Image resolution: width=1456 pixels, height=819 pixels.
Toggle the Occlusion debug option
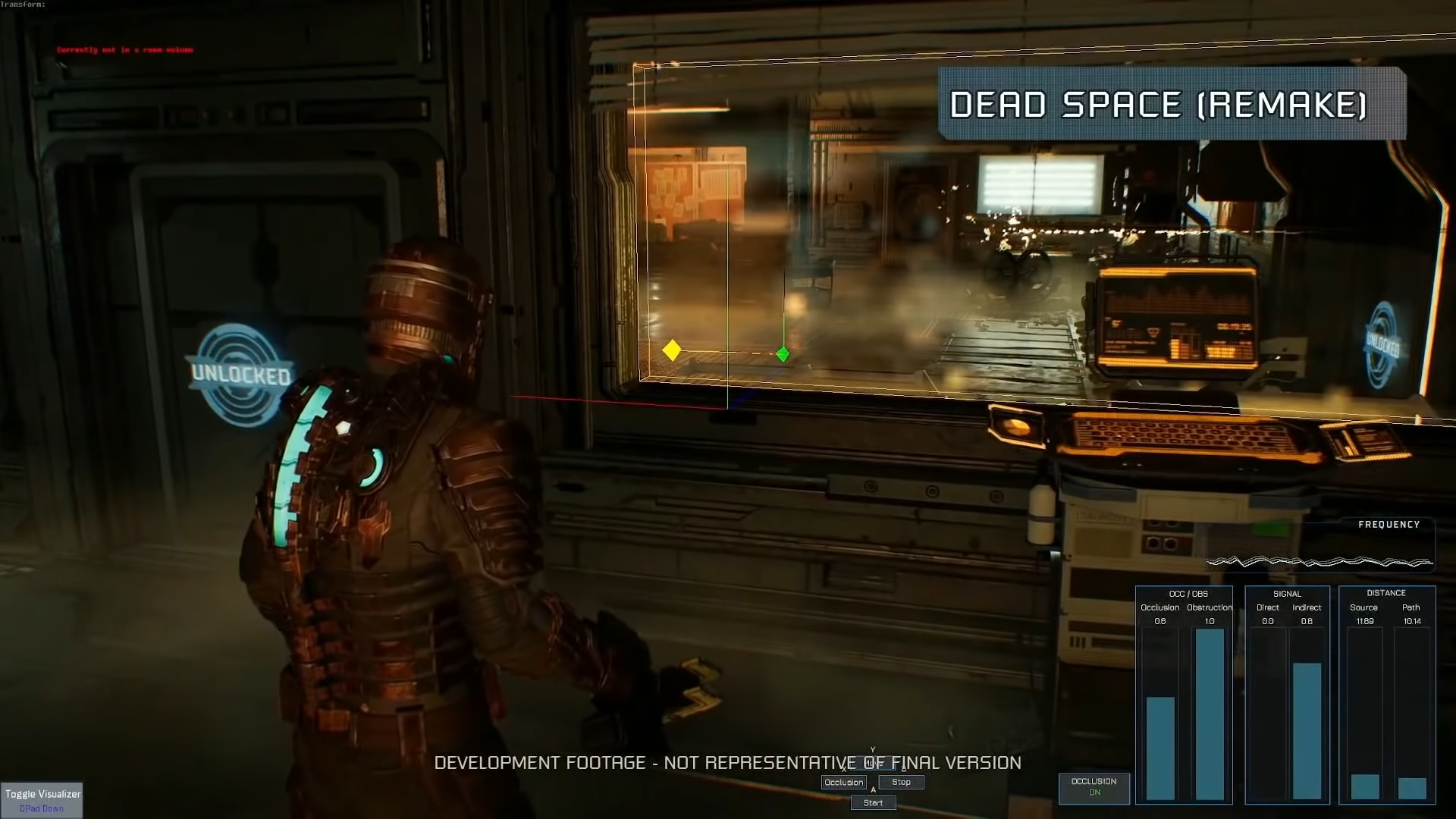[844, 782]
